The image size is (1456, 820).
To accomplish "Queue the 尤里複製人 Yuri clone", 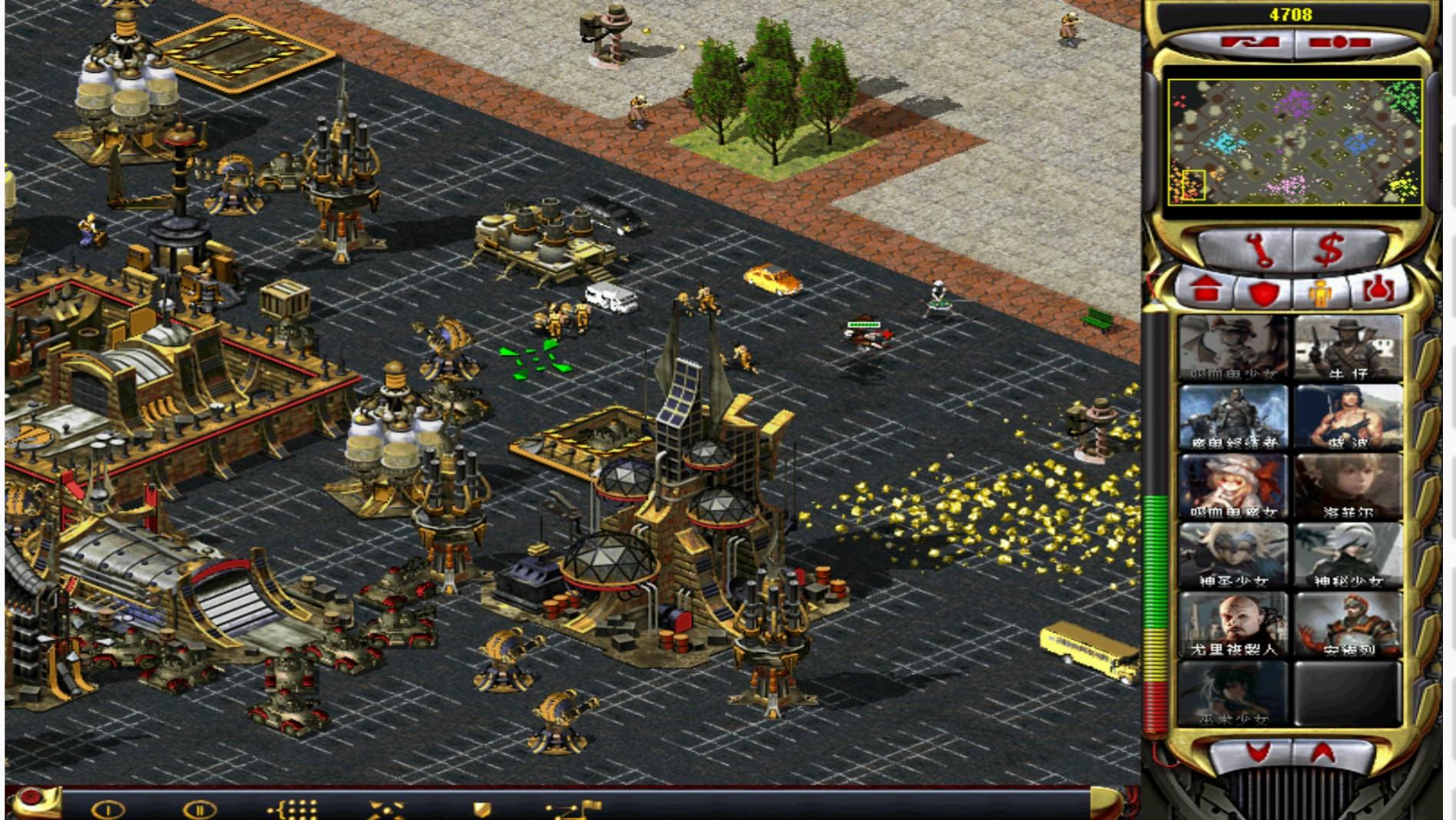I will click(x=1233, y=625).
